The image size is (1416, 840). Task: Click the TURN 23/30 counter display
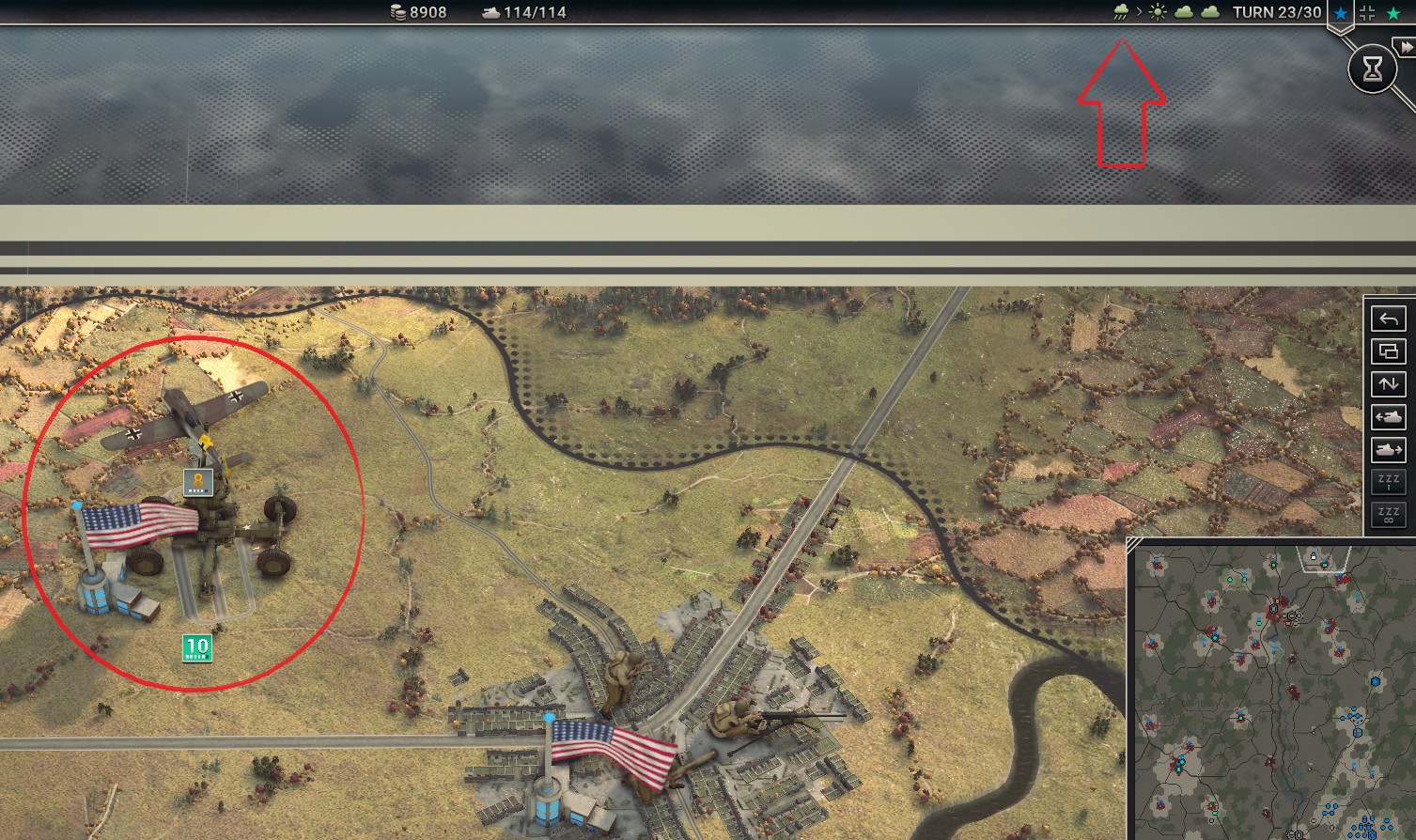tap(1278, 13)
